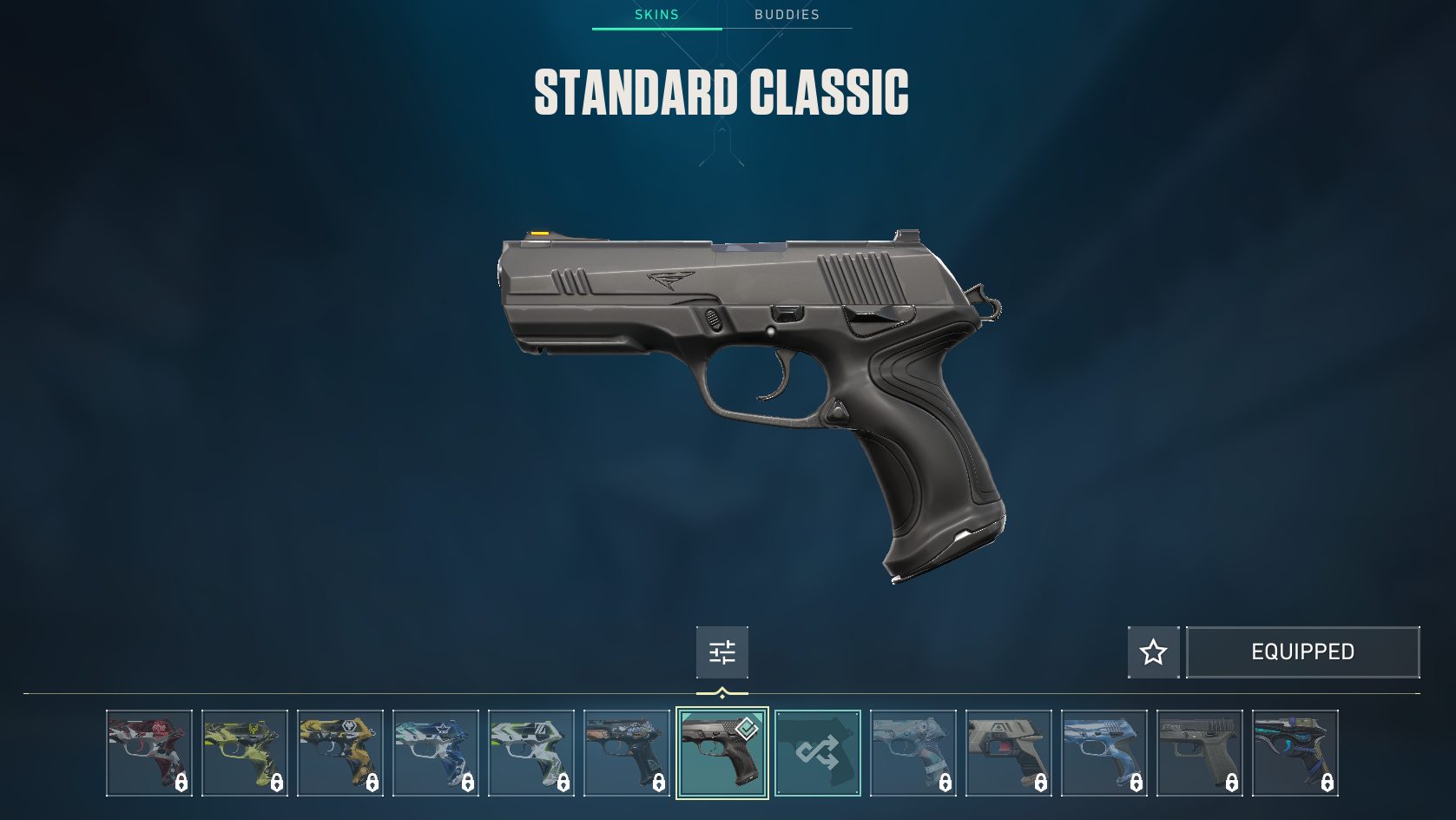Open the skin filter options
The width and height of the screenshot is (1456, 820).
click(x=721, y=651)
